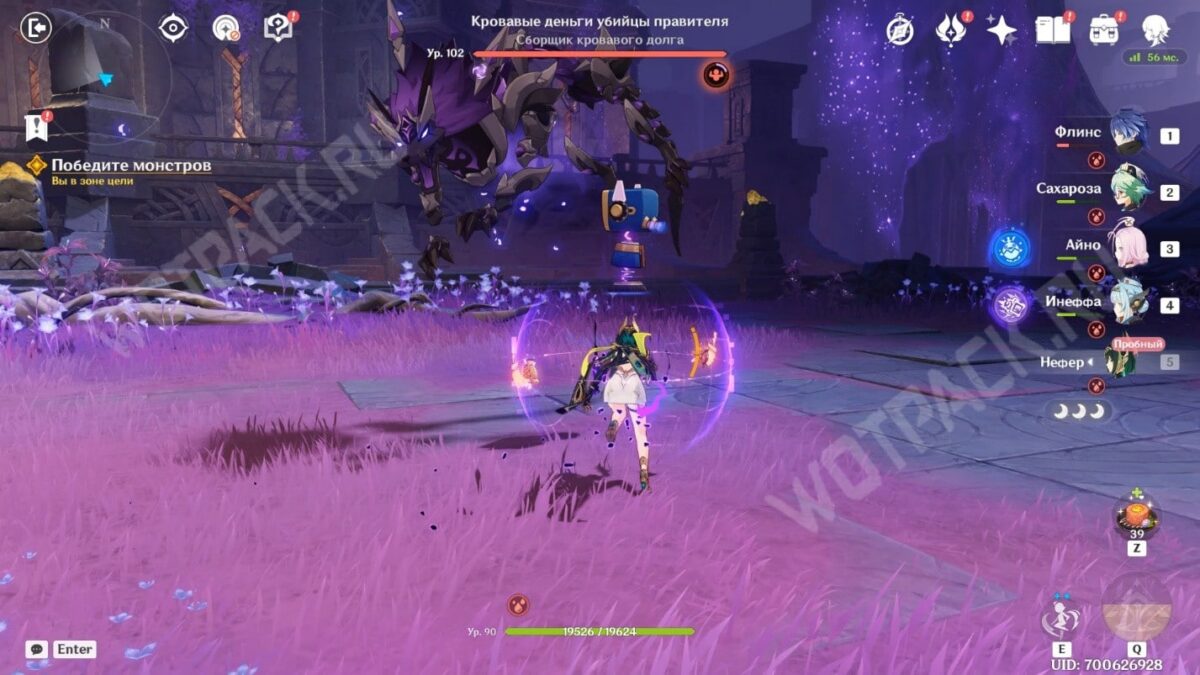Activate the elemental skill icon
This screenshot has height=675, width=1200.
point(1059,618)
